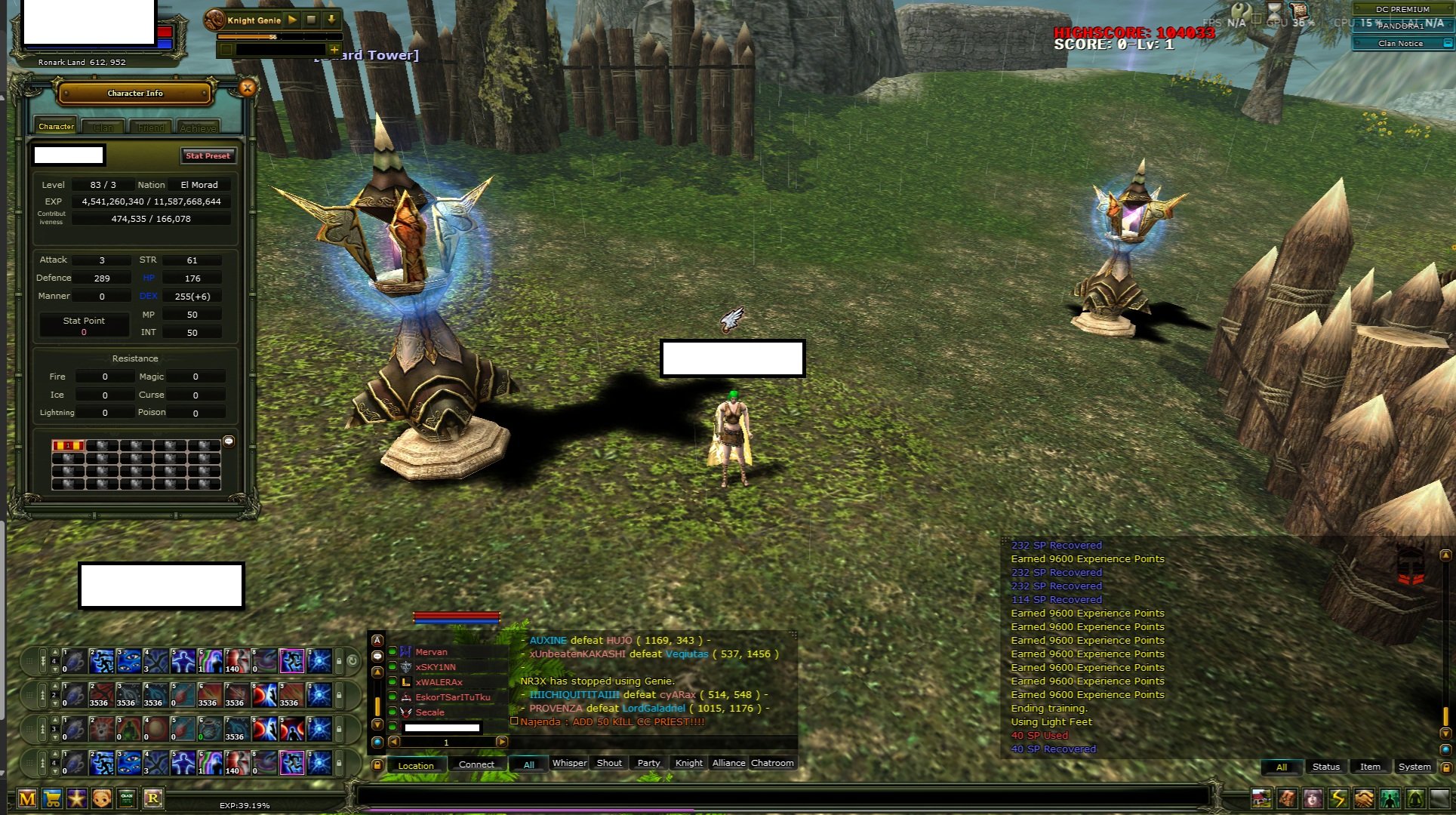Open the smiling face character icon
The image size is (1456, 815).
[101, 798]
